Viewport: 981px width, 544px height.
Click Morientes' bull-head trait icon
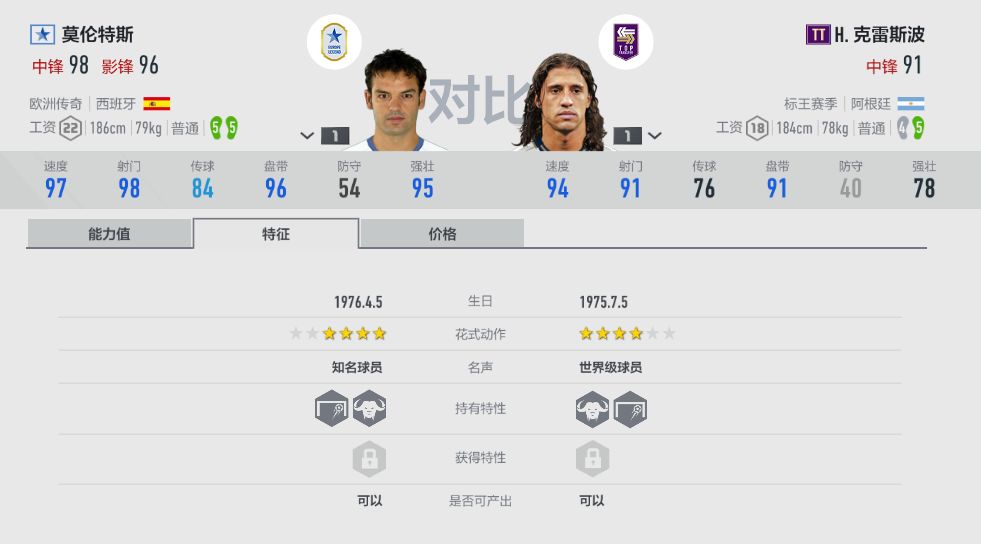pos(369,409)
